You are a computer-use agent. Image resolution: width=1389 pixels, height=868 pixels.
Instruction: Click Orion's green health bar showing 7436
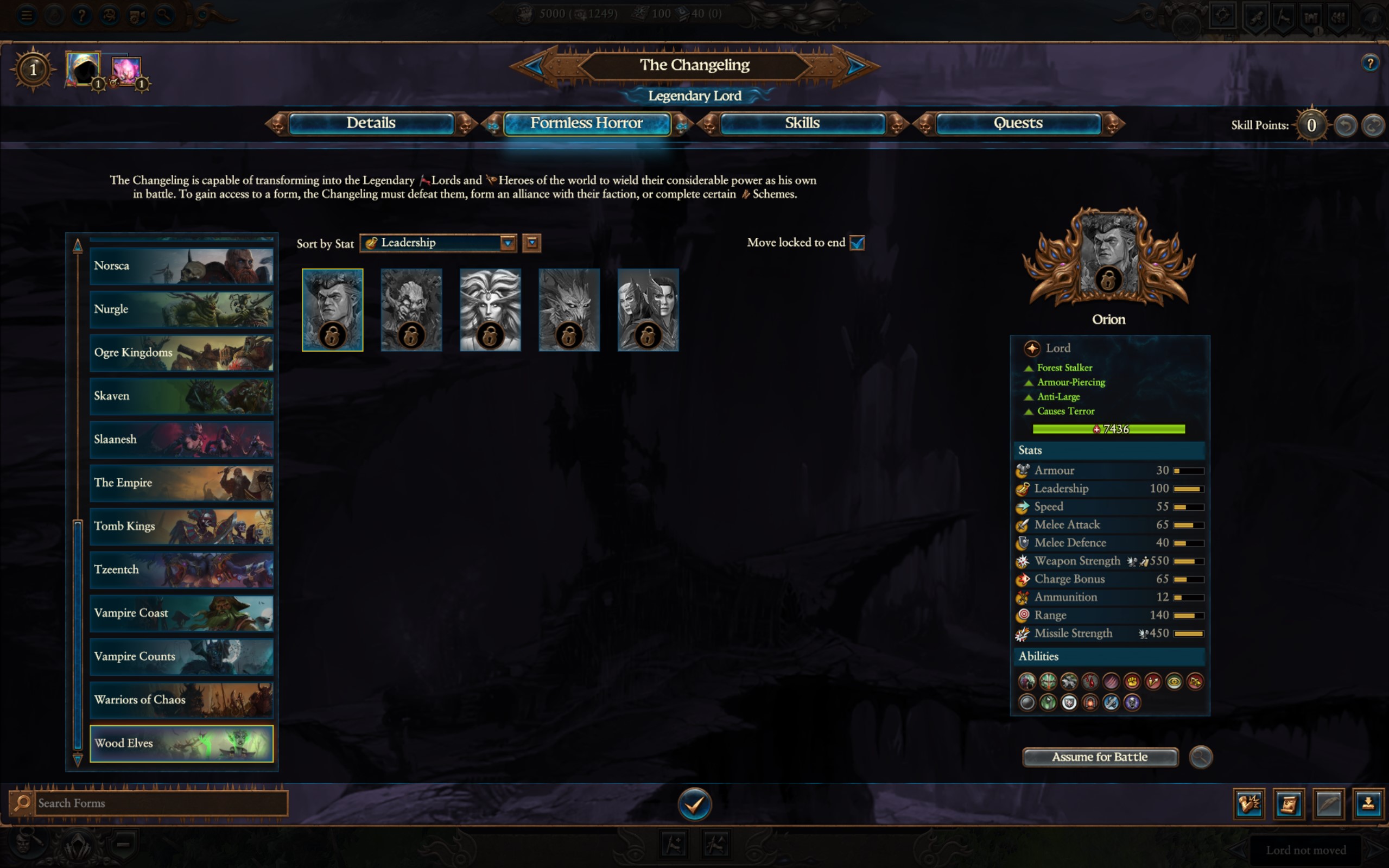pos(1108,429)
